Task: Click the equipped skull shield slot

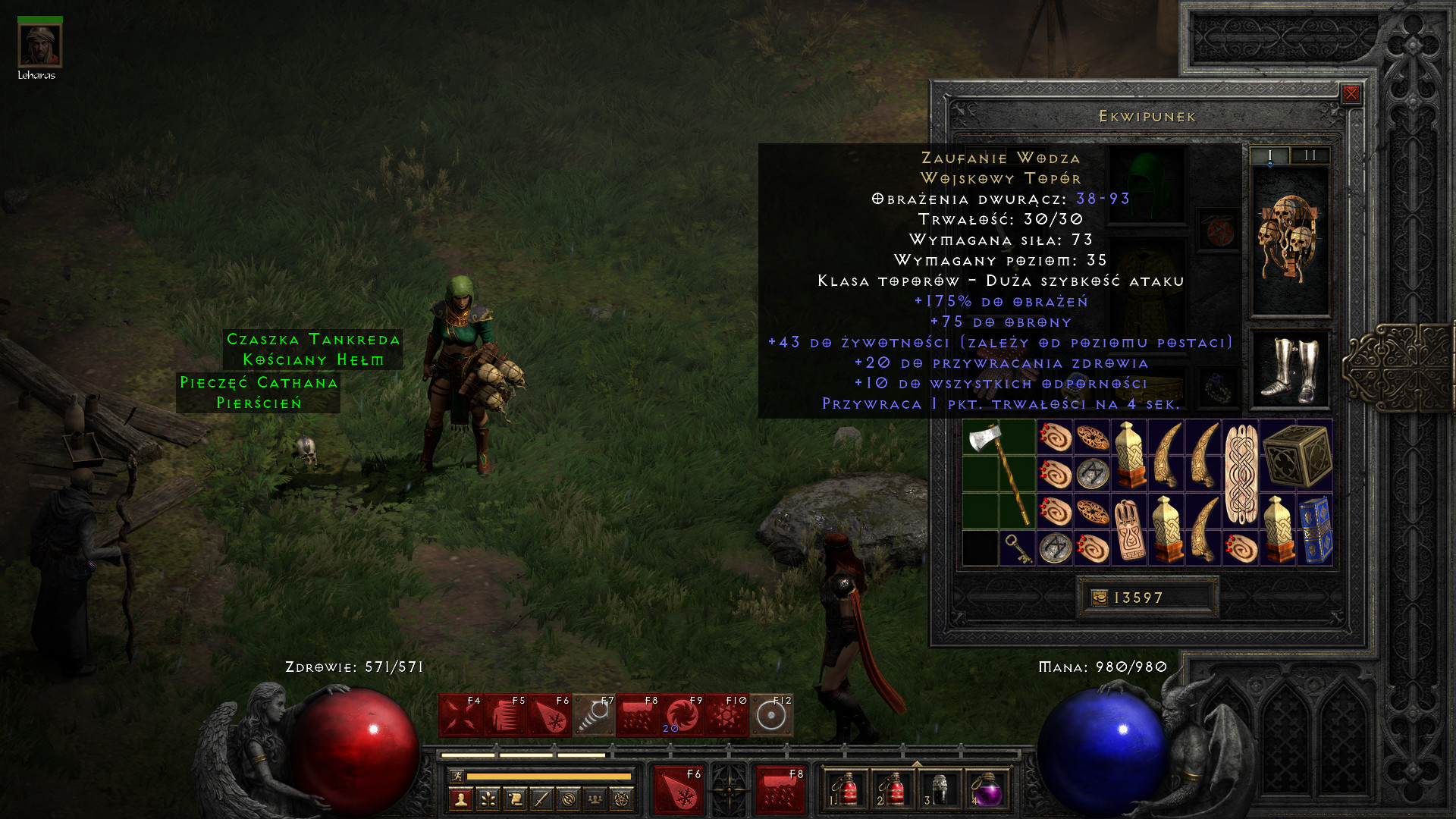Action: click(1289, 240)
